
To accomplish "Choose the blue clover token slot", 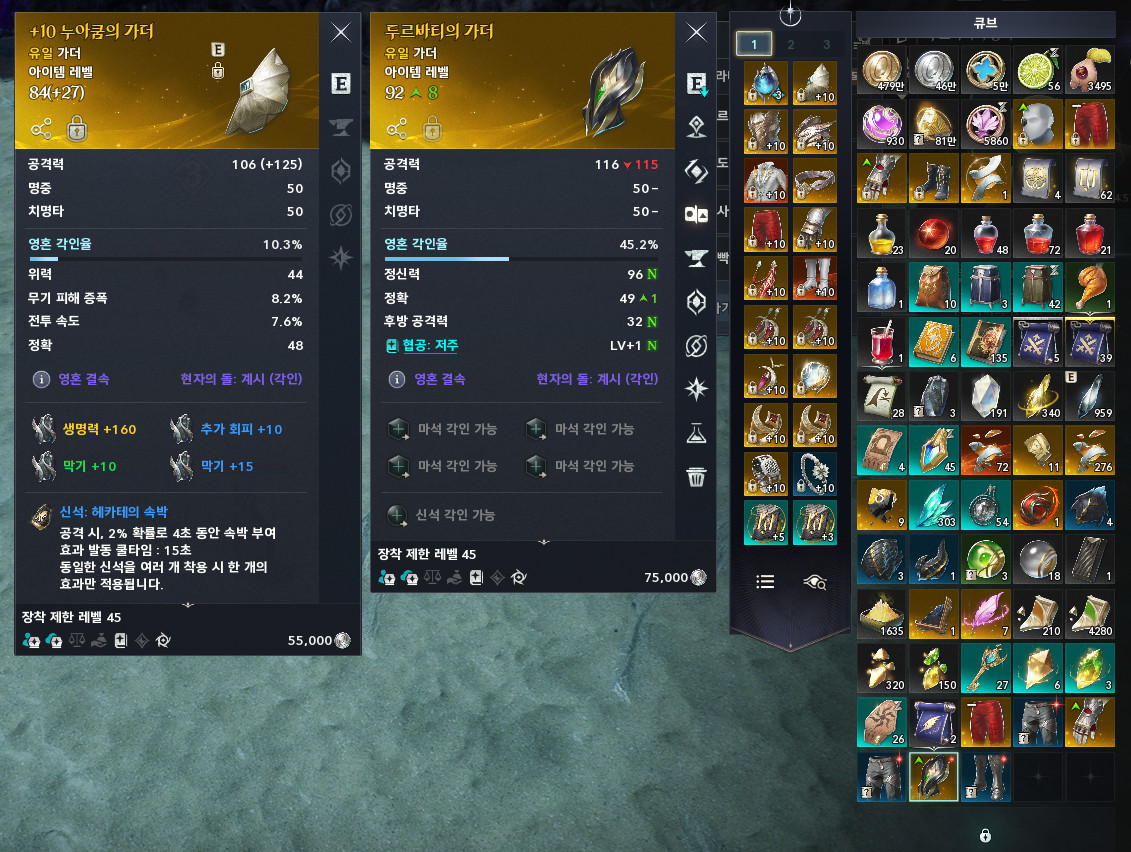I will coord(986,71).
